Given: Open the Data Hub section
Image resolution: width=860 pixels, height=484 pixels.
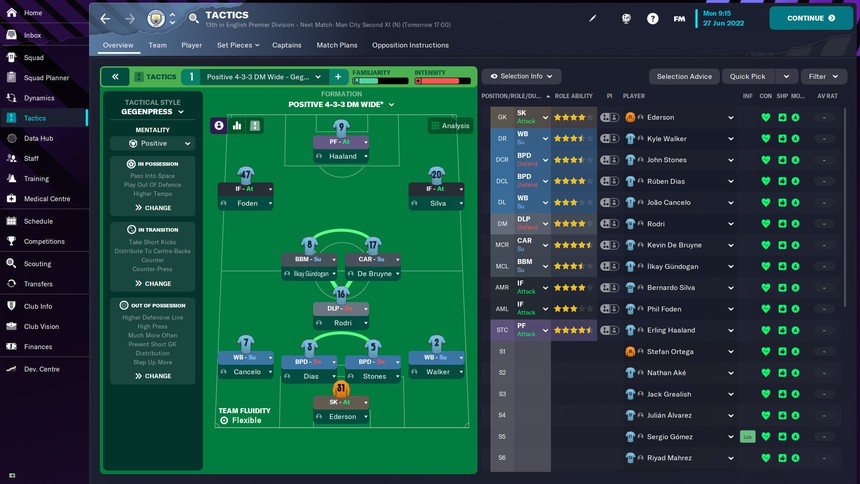Looking at the screenshot, I should point(38,138).
